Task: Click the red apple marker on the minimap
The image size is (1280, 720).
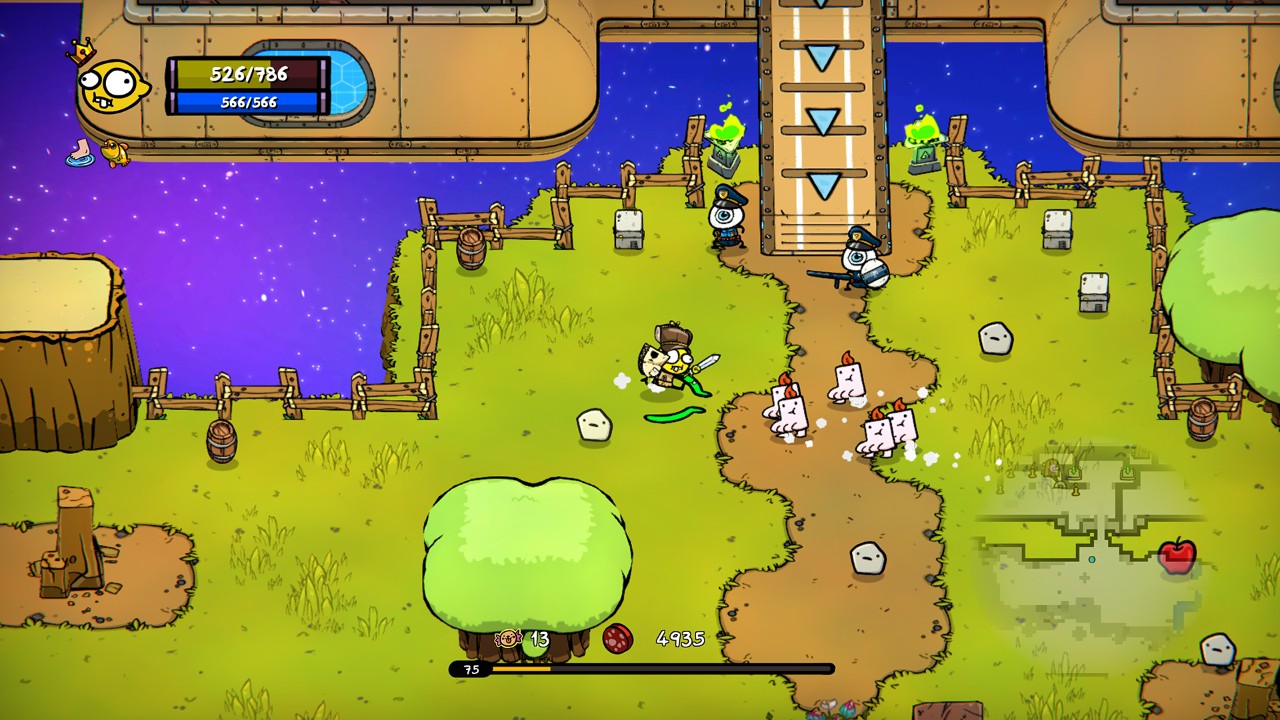Action: 1177,556
